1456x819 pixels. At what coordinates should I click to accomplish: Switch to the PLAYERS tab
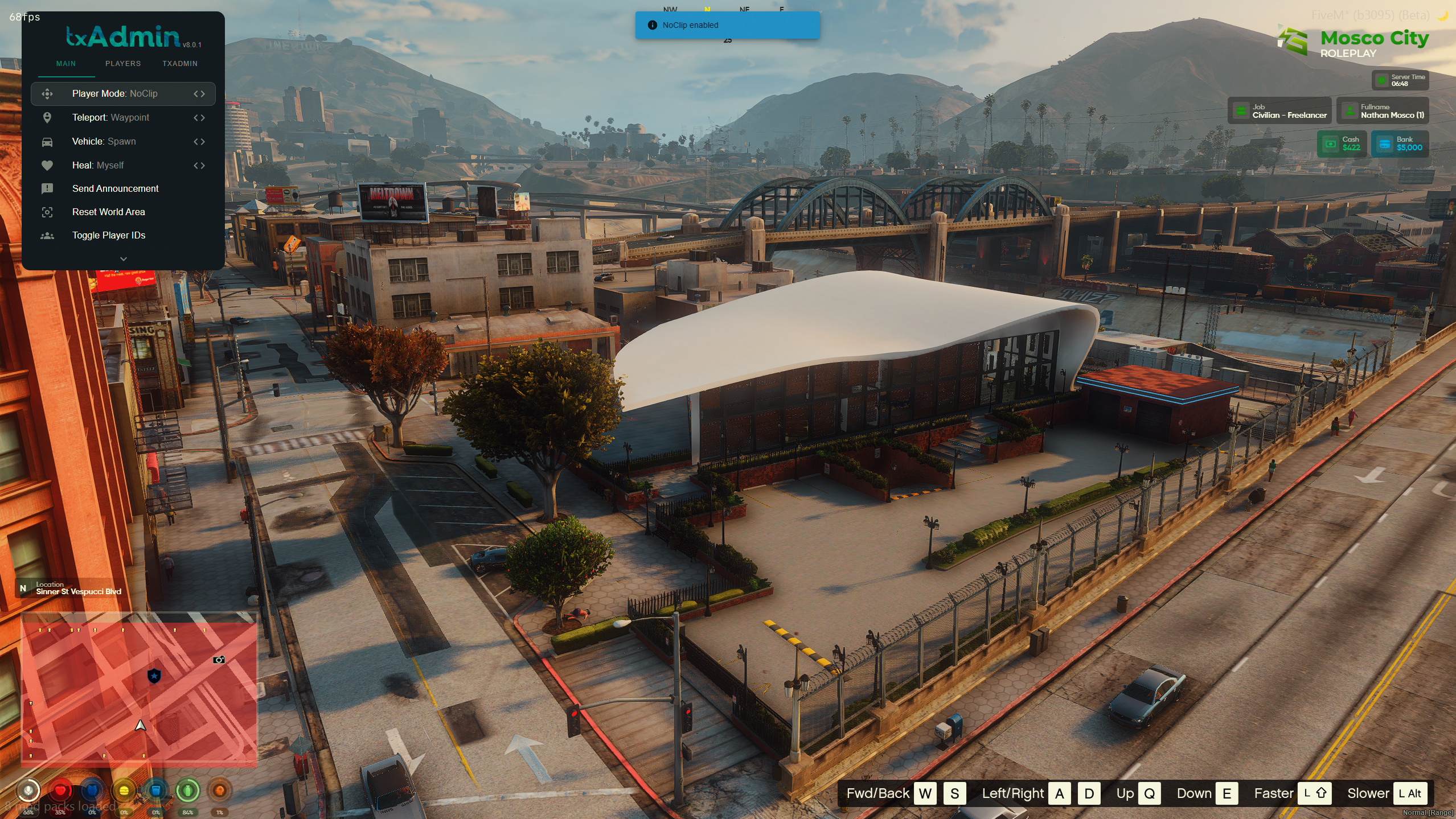[x=123, y=64]
